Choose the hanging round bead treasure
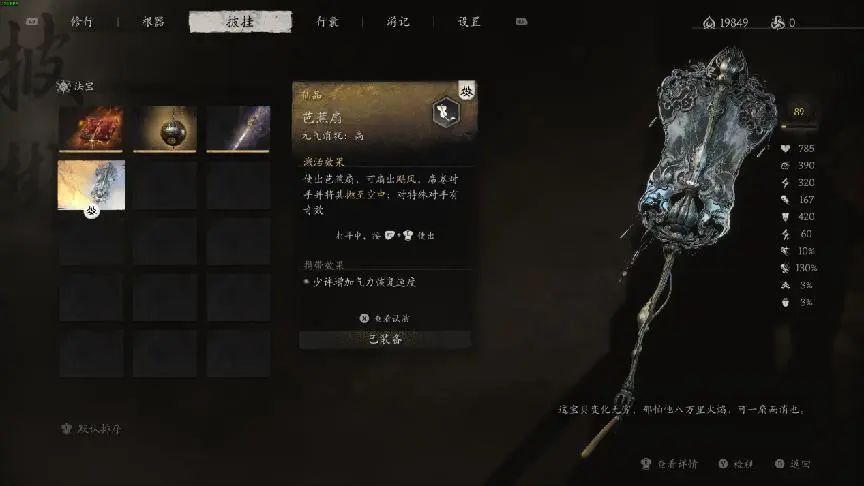Screen dimensions: 864x486 pos(165,129)
